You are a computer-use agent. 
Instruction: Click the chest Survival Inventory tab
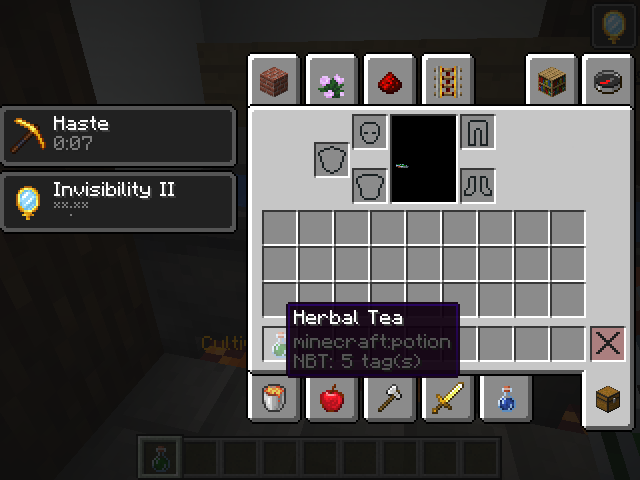pyautogui.click(x=608, y=398)
